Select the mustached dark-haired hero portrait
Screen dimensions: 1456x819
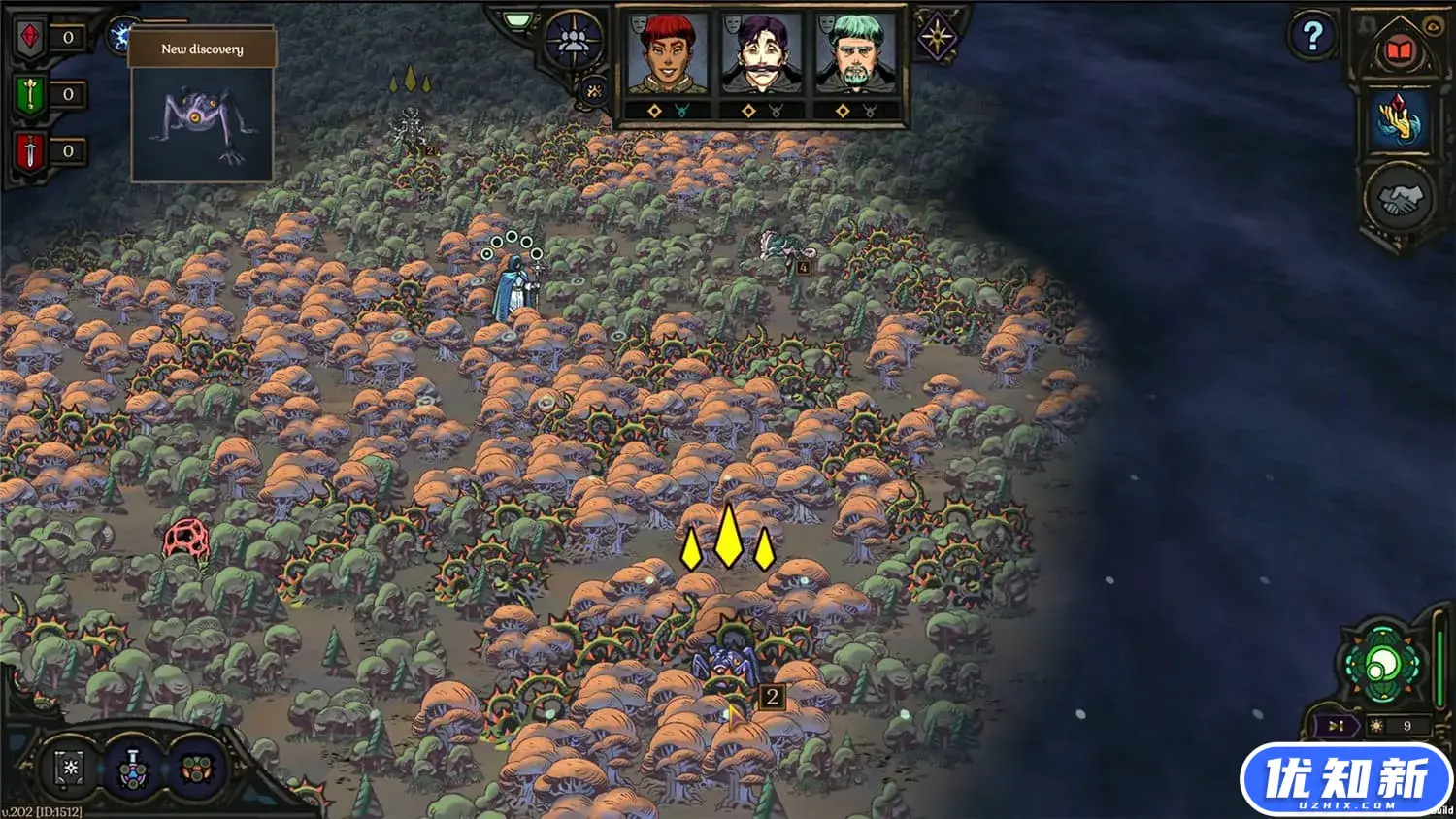(761, 55)
